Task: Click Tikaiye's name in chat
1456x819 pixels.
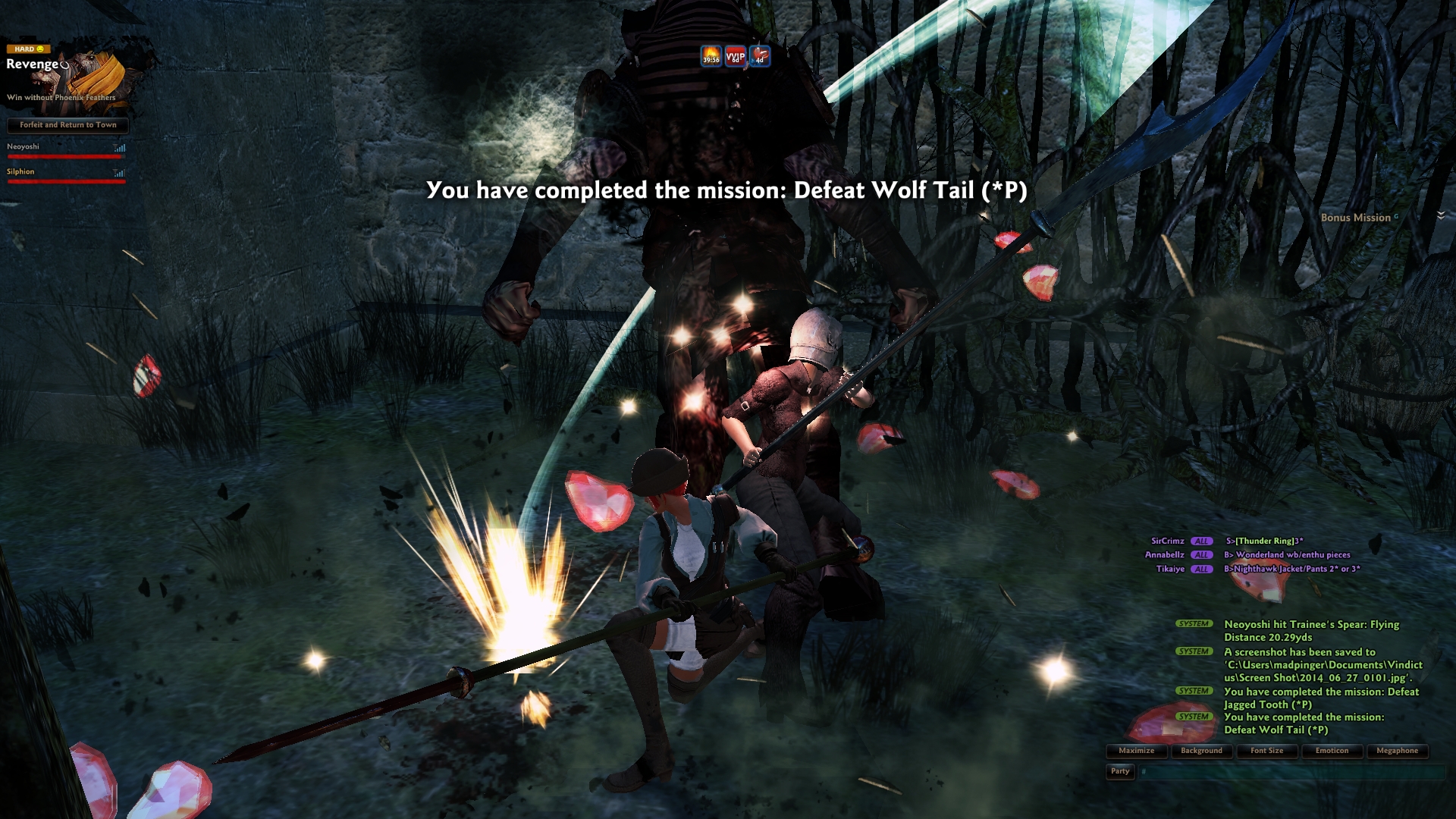Action: coord(1169,569)
